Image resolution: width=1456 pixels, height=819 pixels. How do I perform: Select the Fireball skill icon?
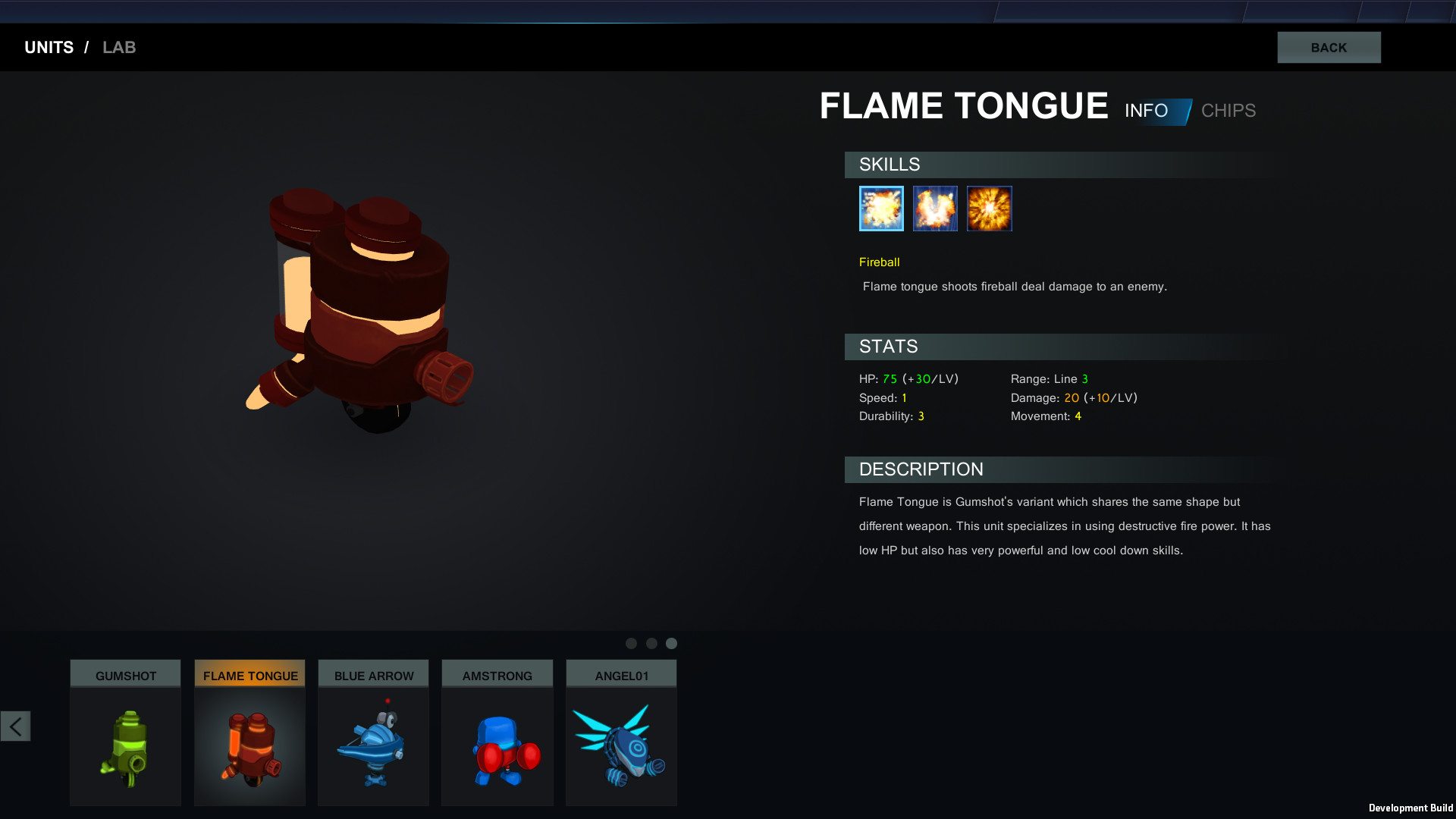(x=880, y=208)
